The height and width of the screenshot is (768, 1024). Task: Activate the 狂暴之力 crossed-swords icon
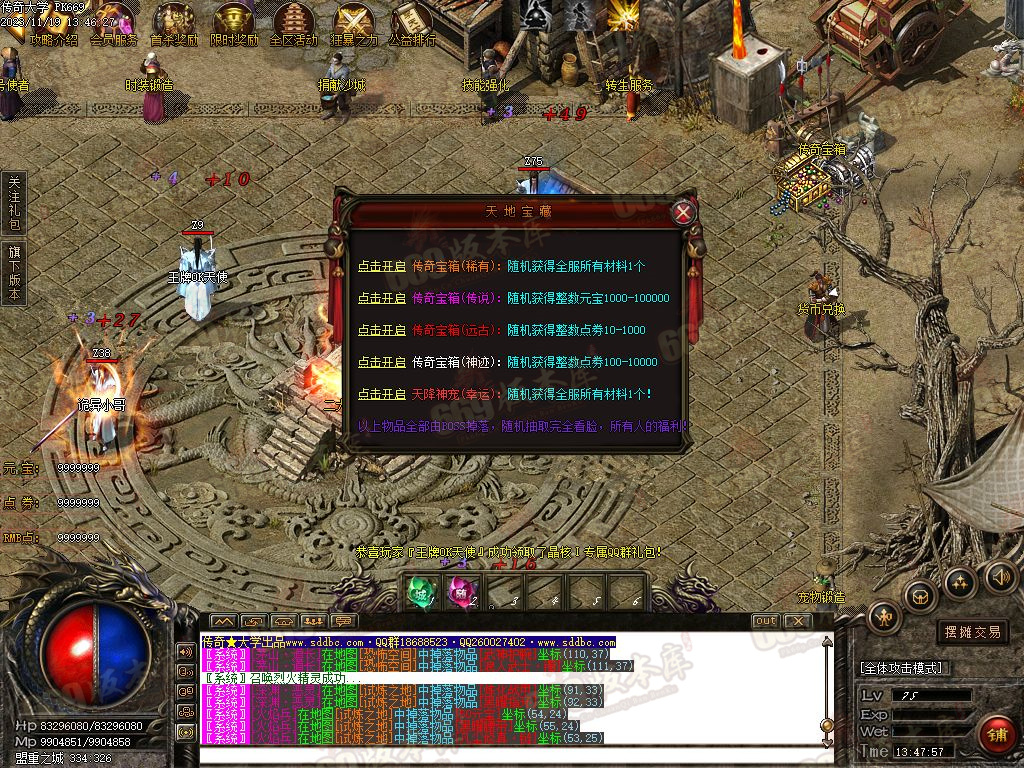[x=354, y=22]
